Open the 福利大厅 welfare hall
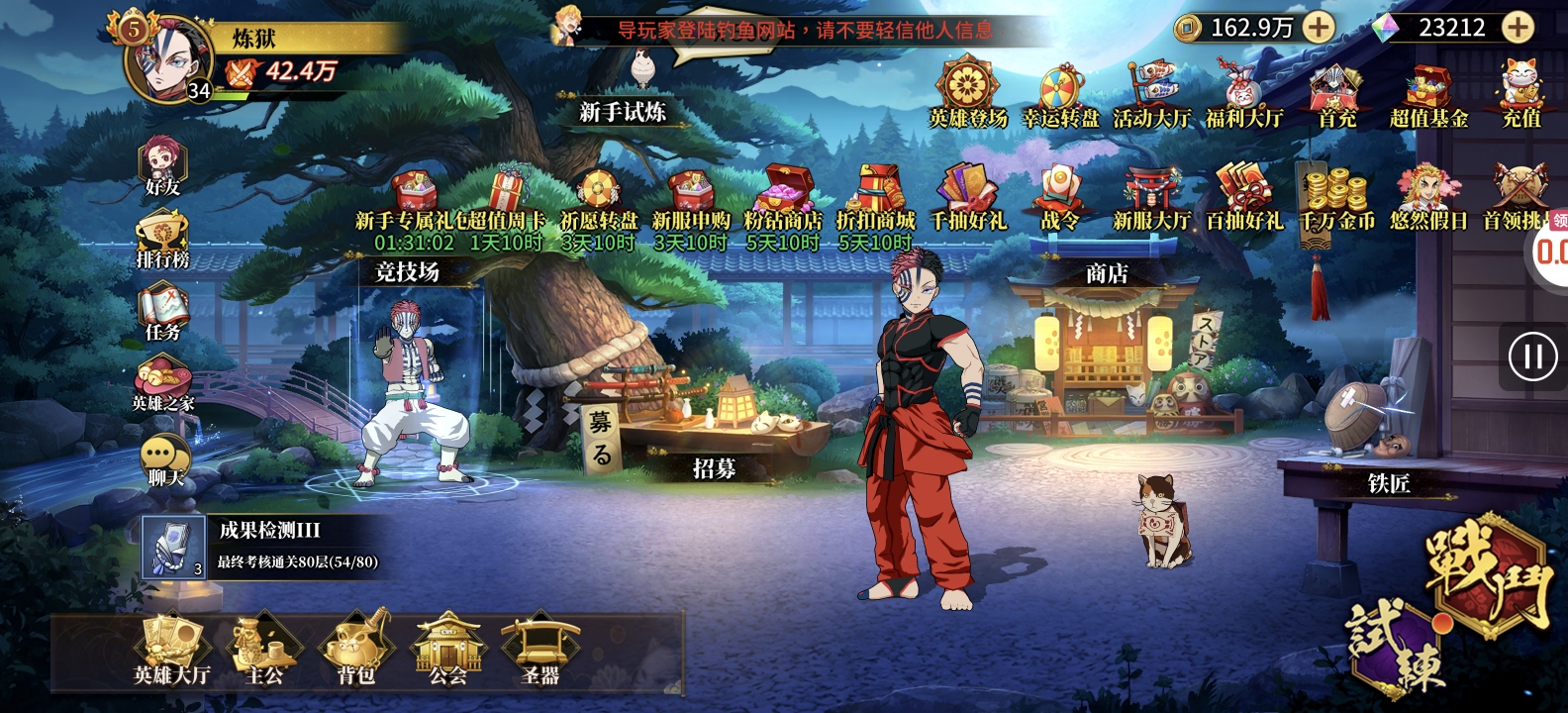 pos(1244,96)
